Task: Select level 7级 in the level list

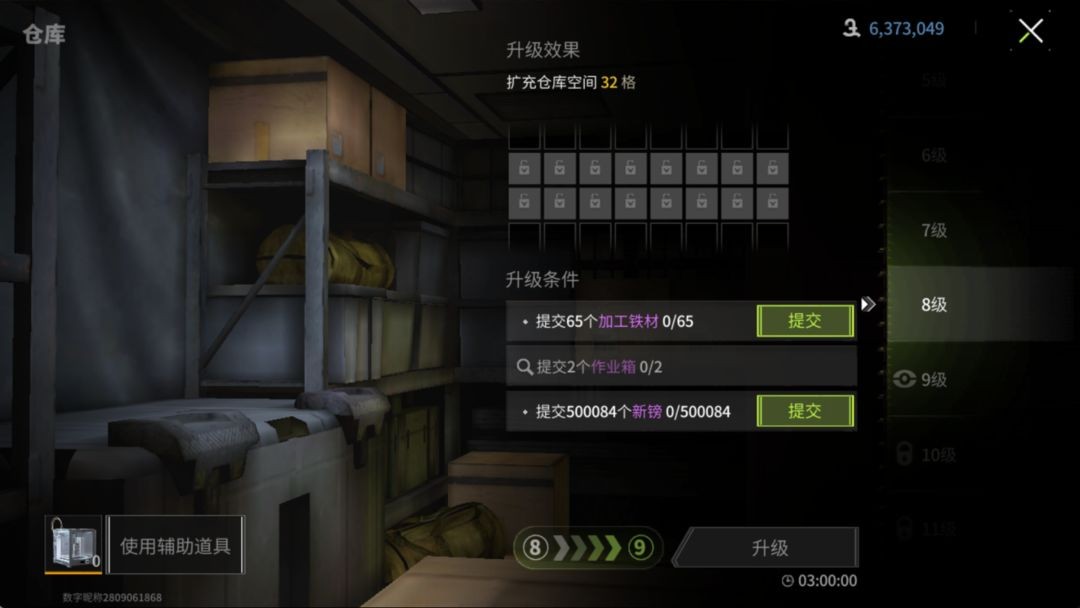Action: tap(933, 230)
